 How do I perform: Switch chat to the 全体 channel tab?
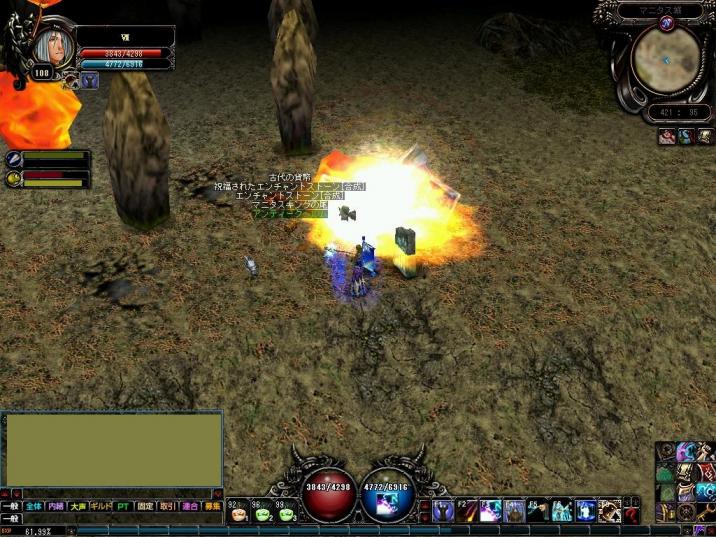pos(34,507)
